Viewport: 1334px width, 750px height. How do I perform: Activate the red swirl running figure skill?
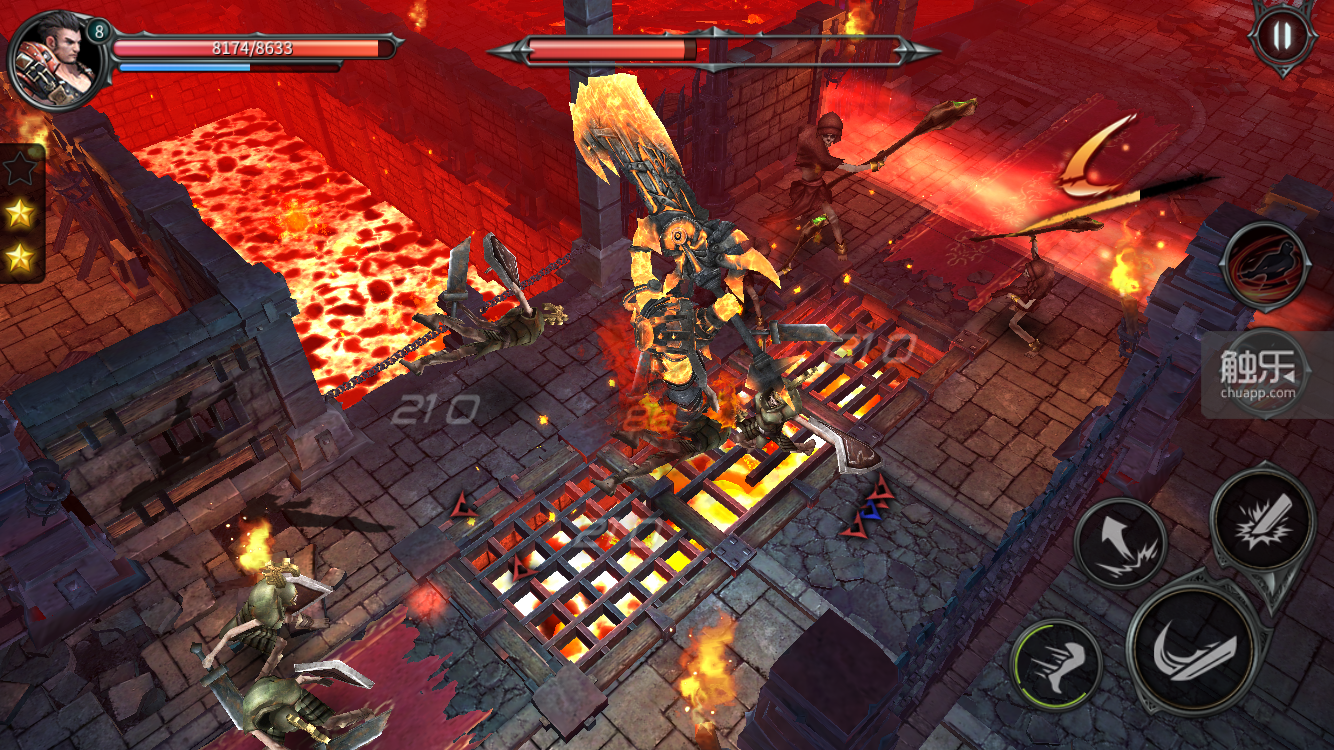click(x=1266, y=266)
